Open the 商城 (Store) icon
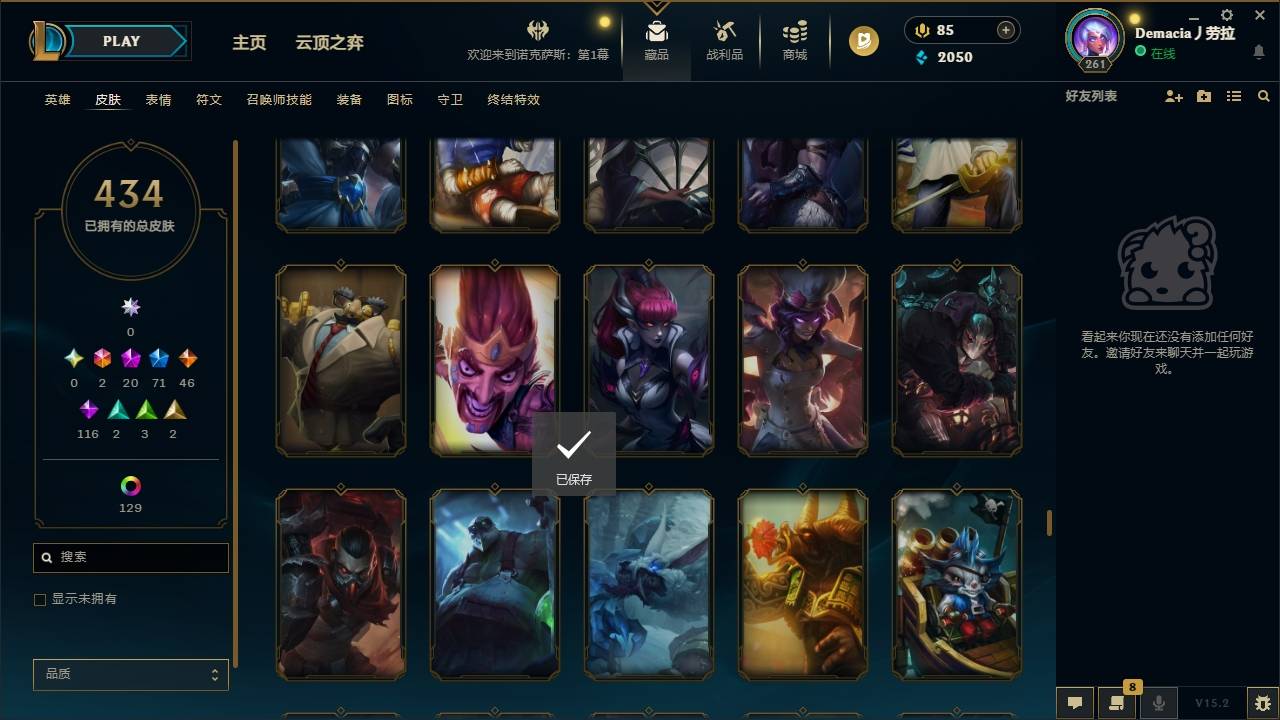1280x720 pixels. (x=794, y=41)
